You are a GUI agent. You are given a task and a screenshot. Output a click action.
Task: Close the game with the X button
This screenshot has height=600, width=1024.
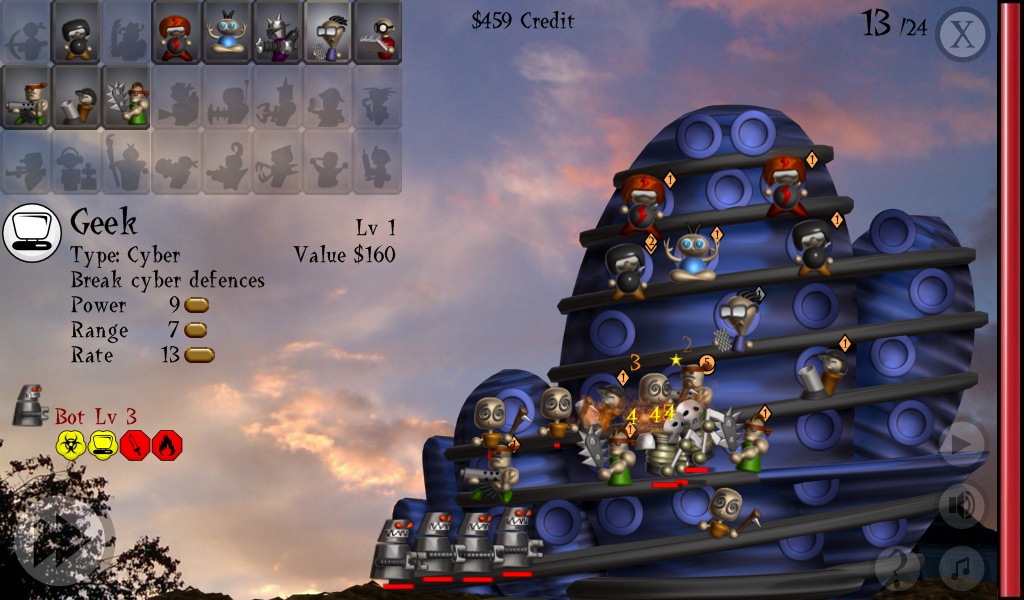[962, 35]
